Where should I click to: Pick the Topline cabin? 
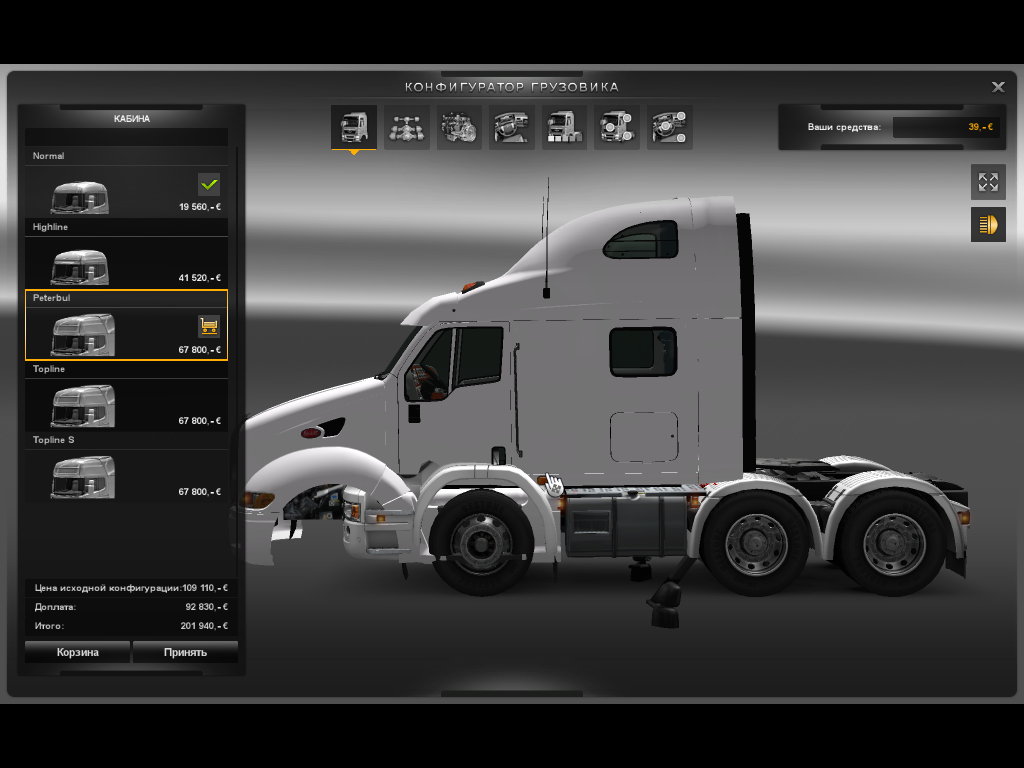click(126, 405)
